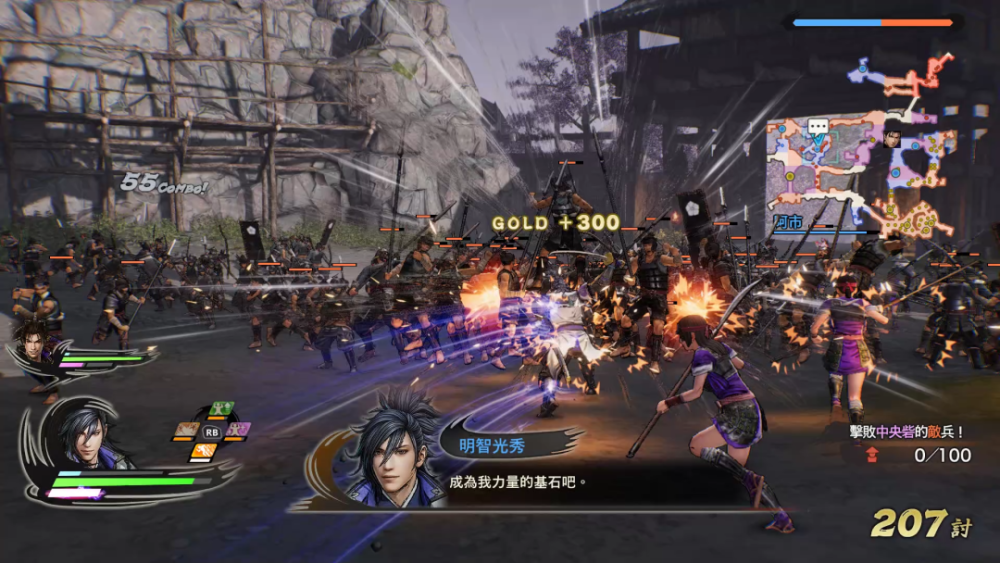The height and width of the screenshot is (563, 1000).
Task: Activate the tan skill icon left of RB
Action: point(187,430)
